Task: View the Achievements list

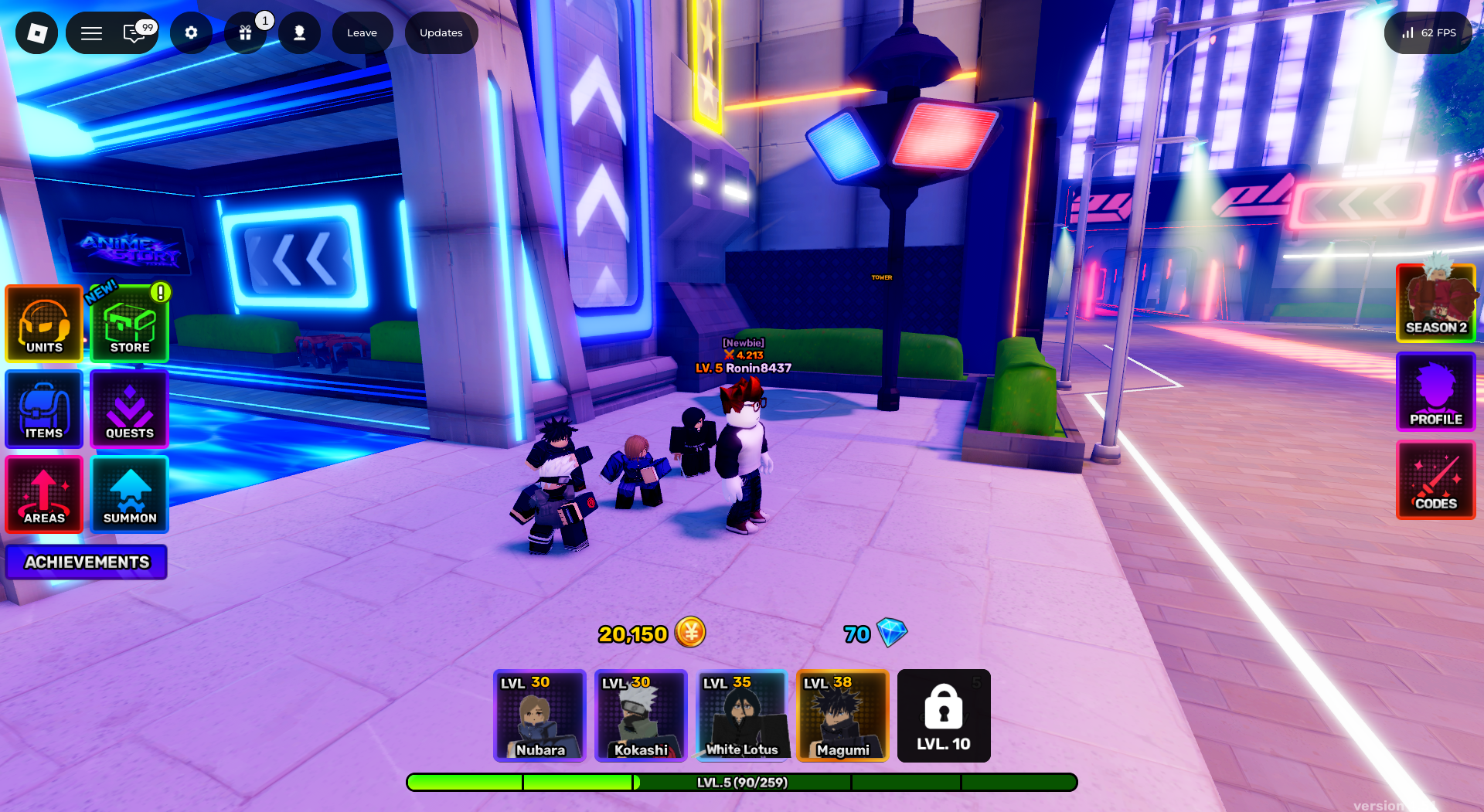Action: tap(87, 562)
